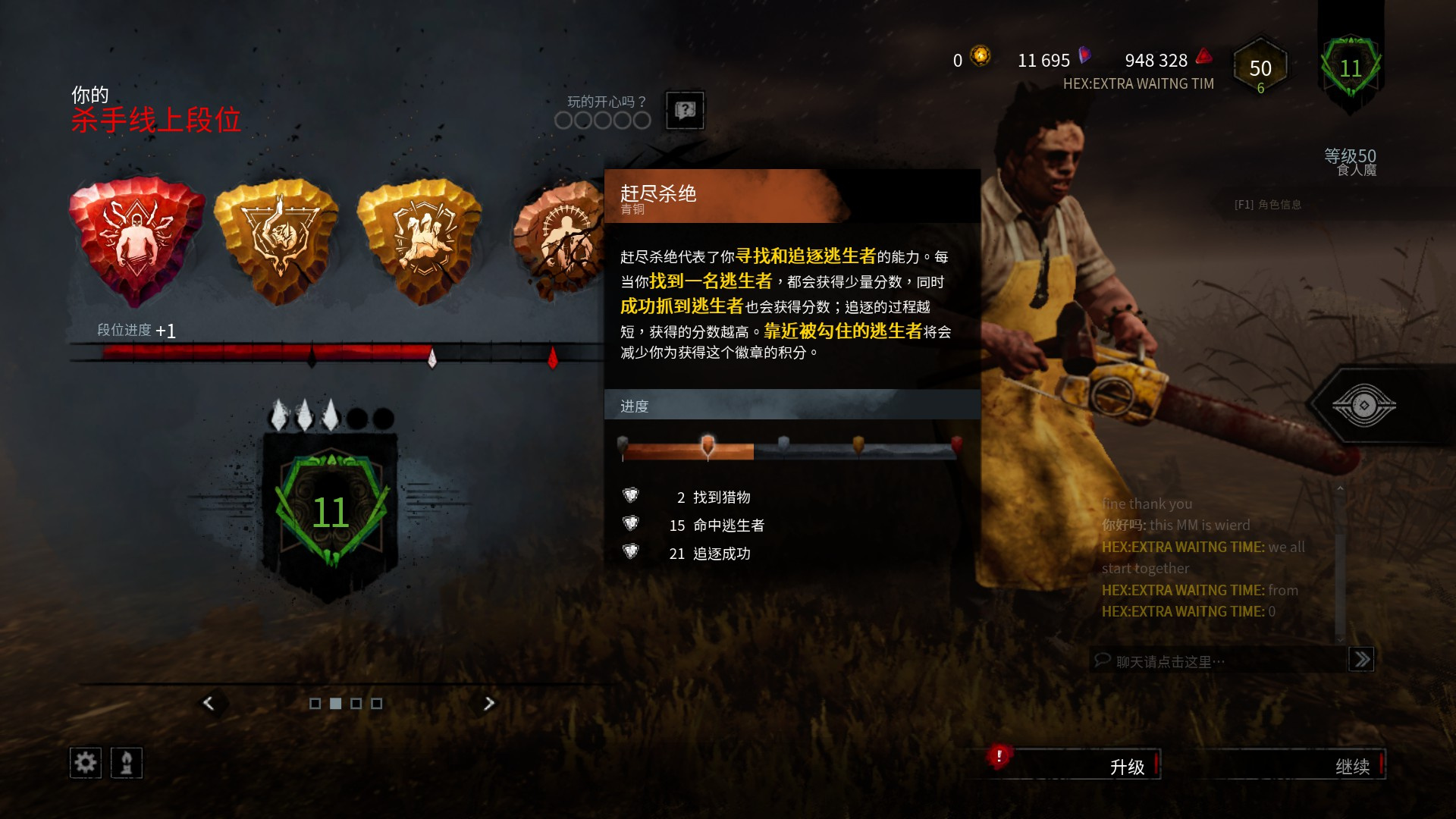
Task: Click the right arrow to view next page
Action: [489, 703]
